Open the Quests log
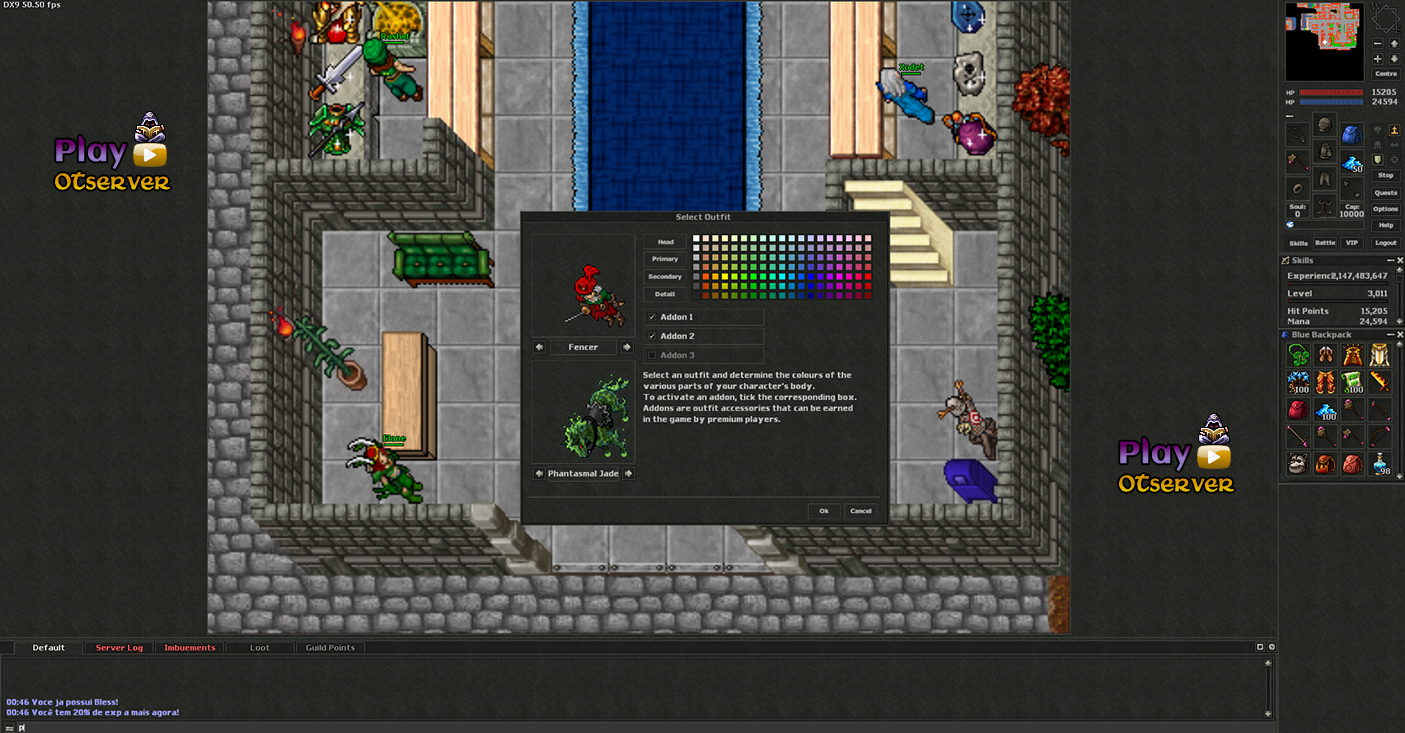 click(x=1385, y=192)
